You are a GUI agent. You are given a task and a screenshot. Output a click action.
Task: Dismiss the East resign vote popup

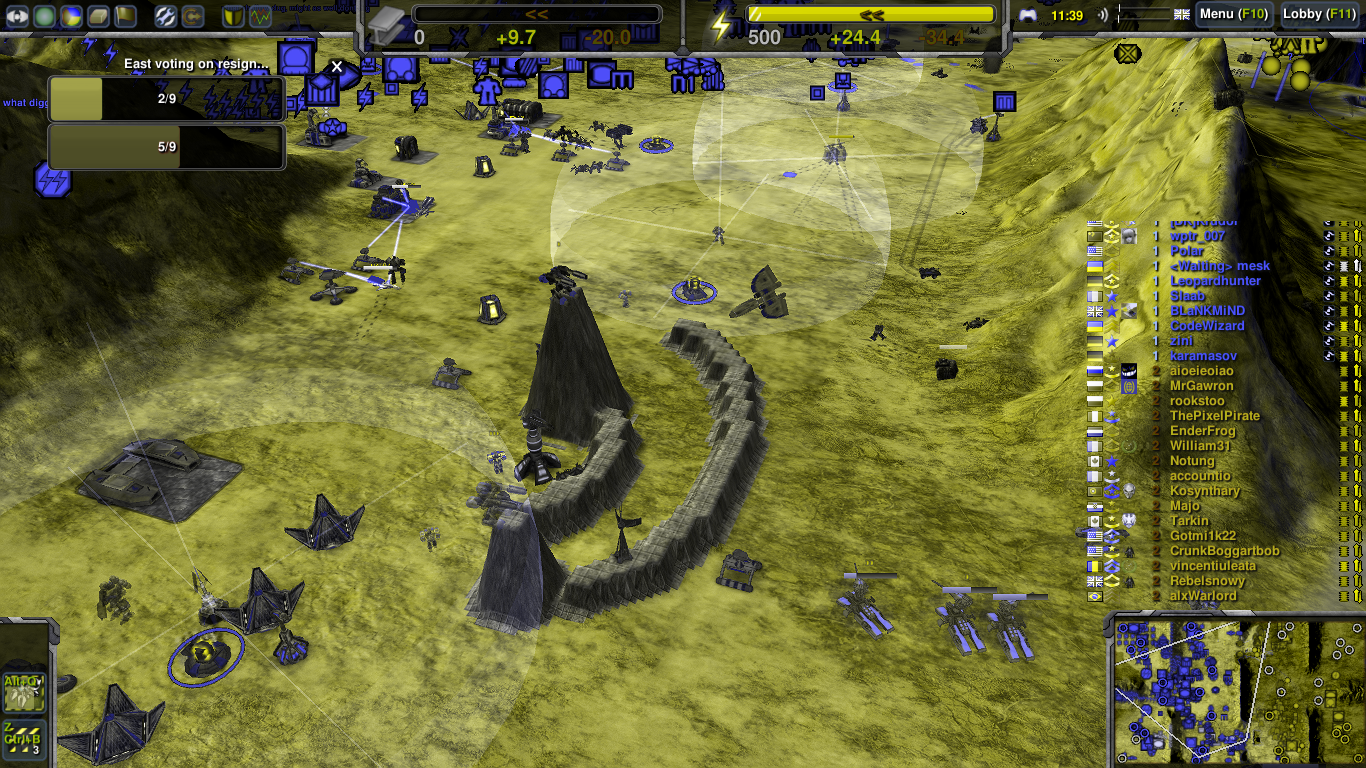(x=336, y=66)
